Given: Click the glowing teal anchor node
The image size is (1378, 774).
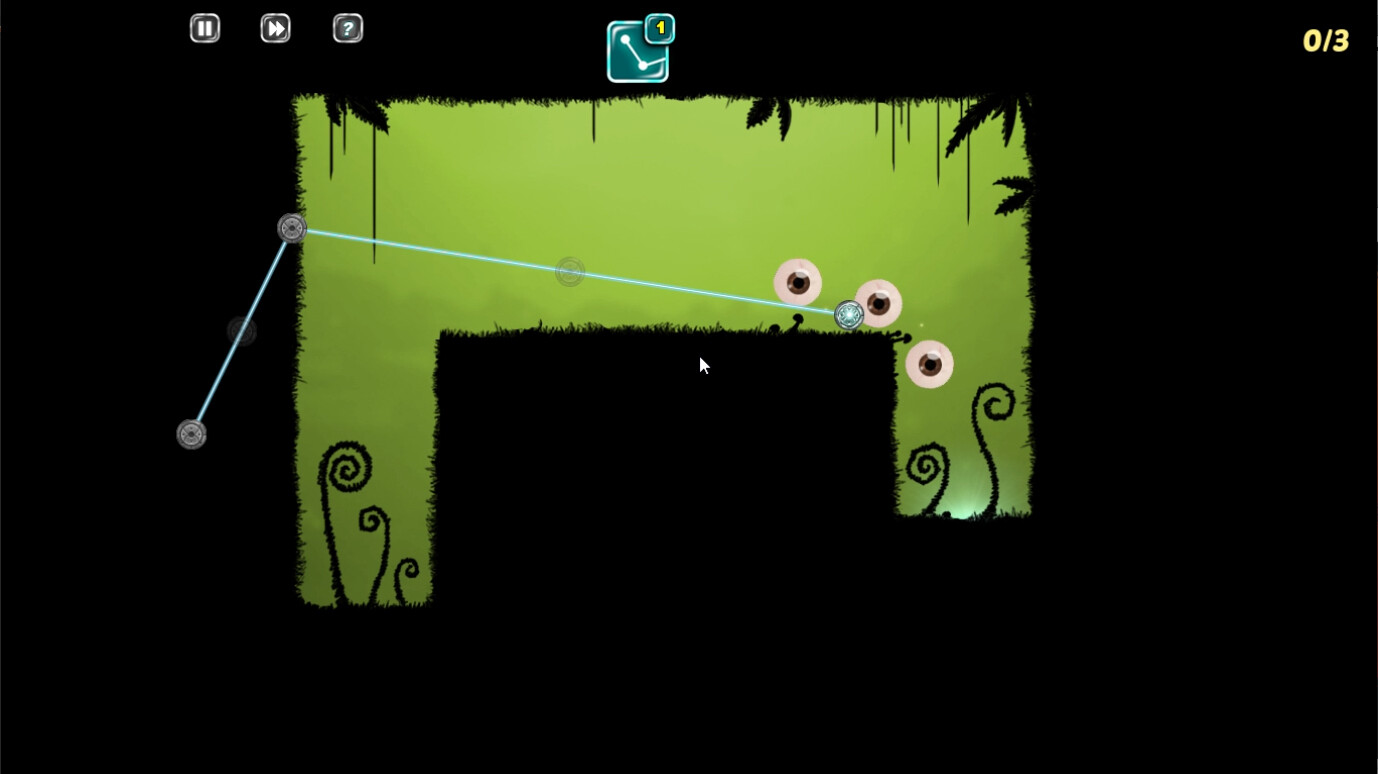Looking at the screenshot, I should tap(848, 314).
